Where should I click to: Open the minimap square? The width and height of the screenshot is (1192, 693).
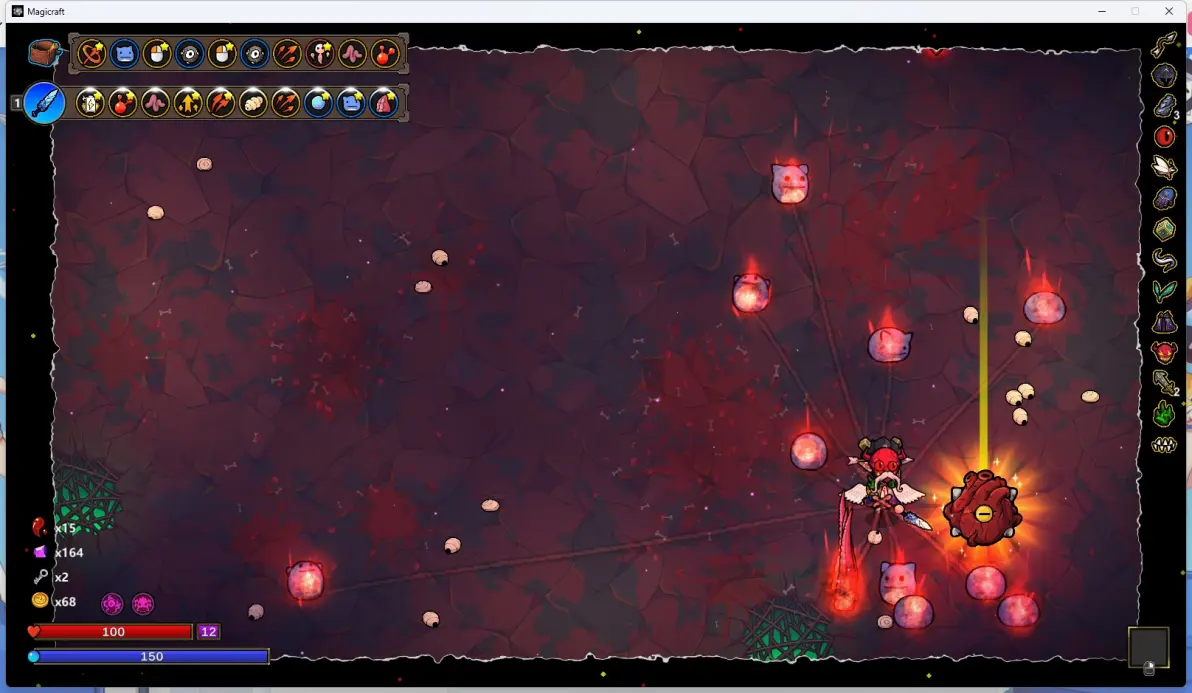(x=1148, y=647)
